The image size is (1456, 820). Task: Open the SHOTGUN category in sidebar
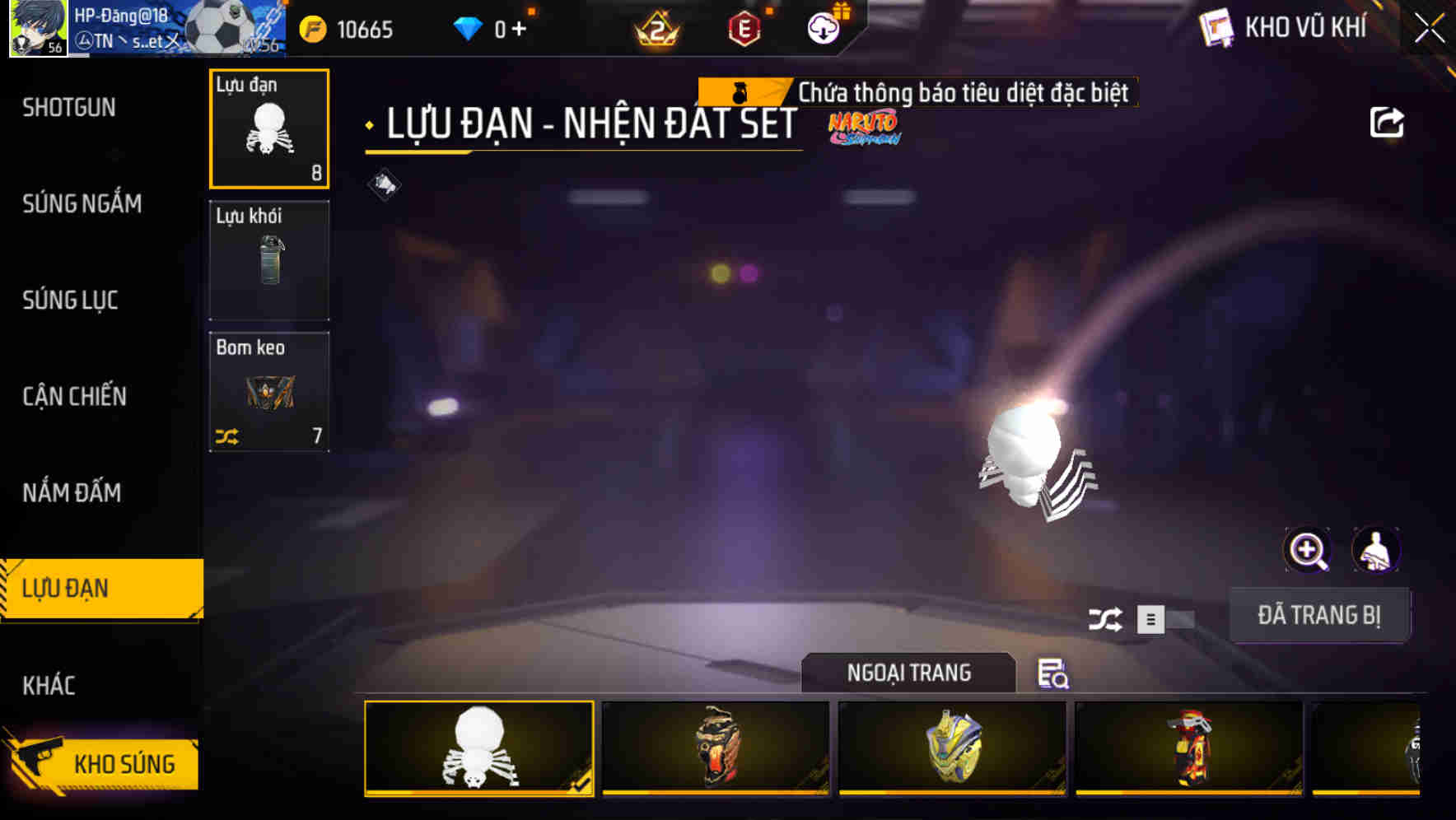click(69, 107)
